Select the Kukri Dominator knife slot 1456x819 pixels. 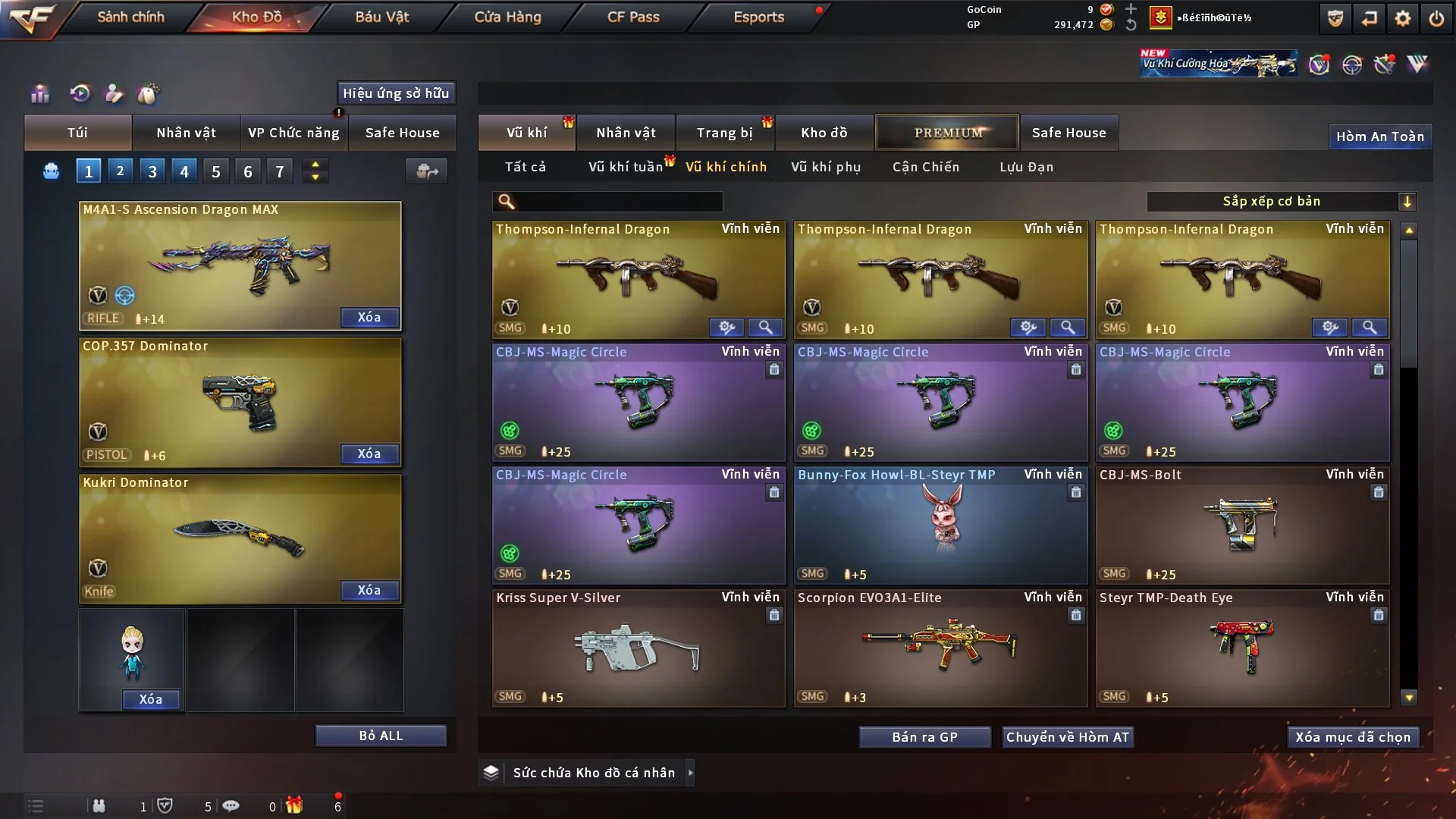[x=240, y=537]
